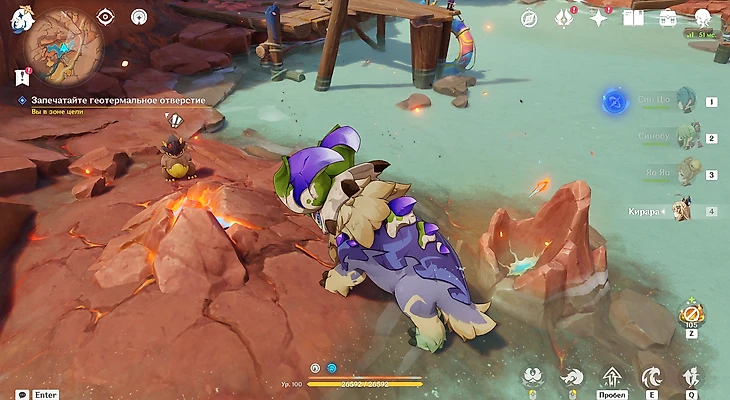This screenshot has width=730, height=400.
Task: Switch to party member Яо Яо
Action: coord(687,173)
